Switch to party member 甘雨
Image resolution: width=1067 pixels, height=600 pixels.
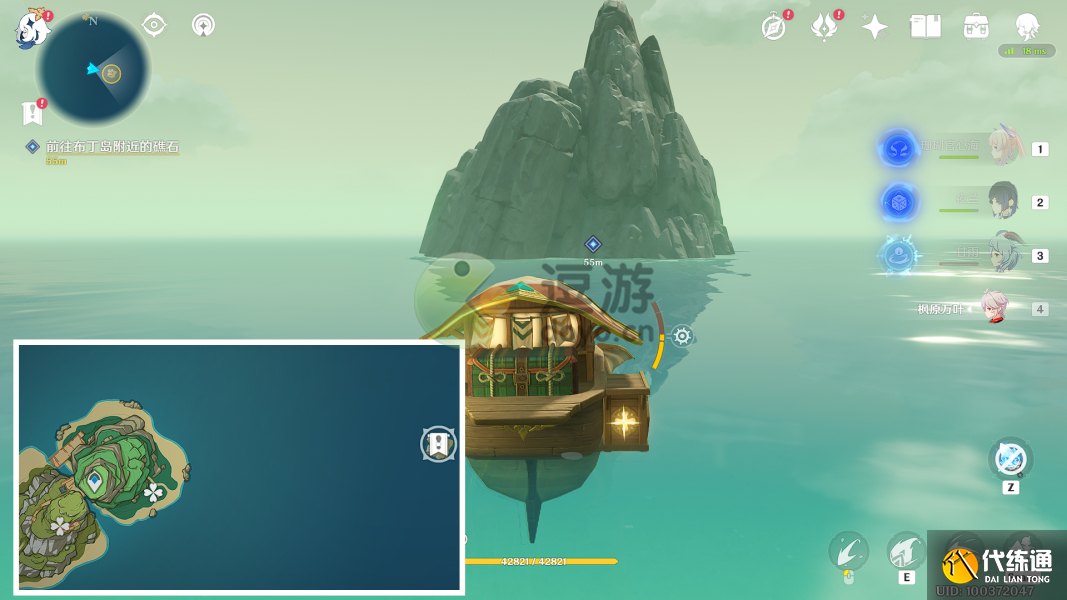(1001, 255)
